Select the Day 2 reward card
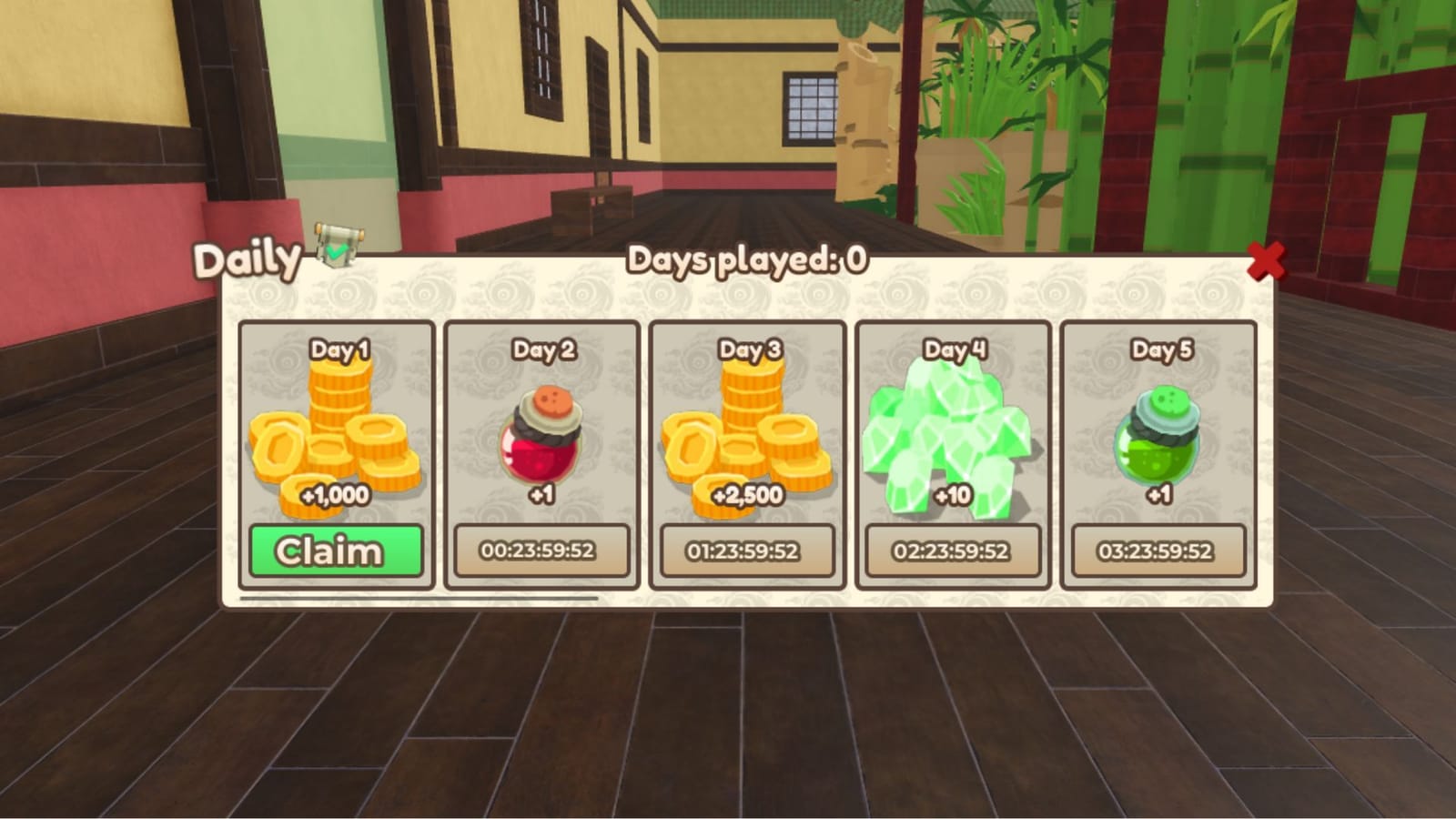1456x819 pixels. coord(541,450)
